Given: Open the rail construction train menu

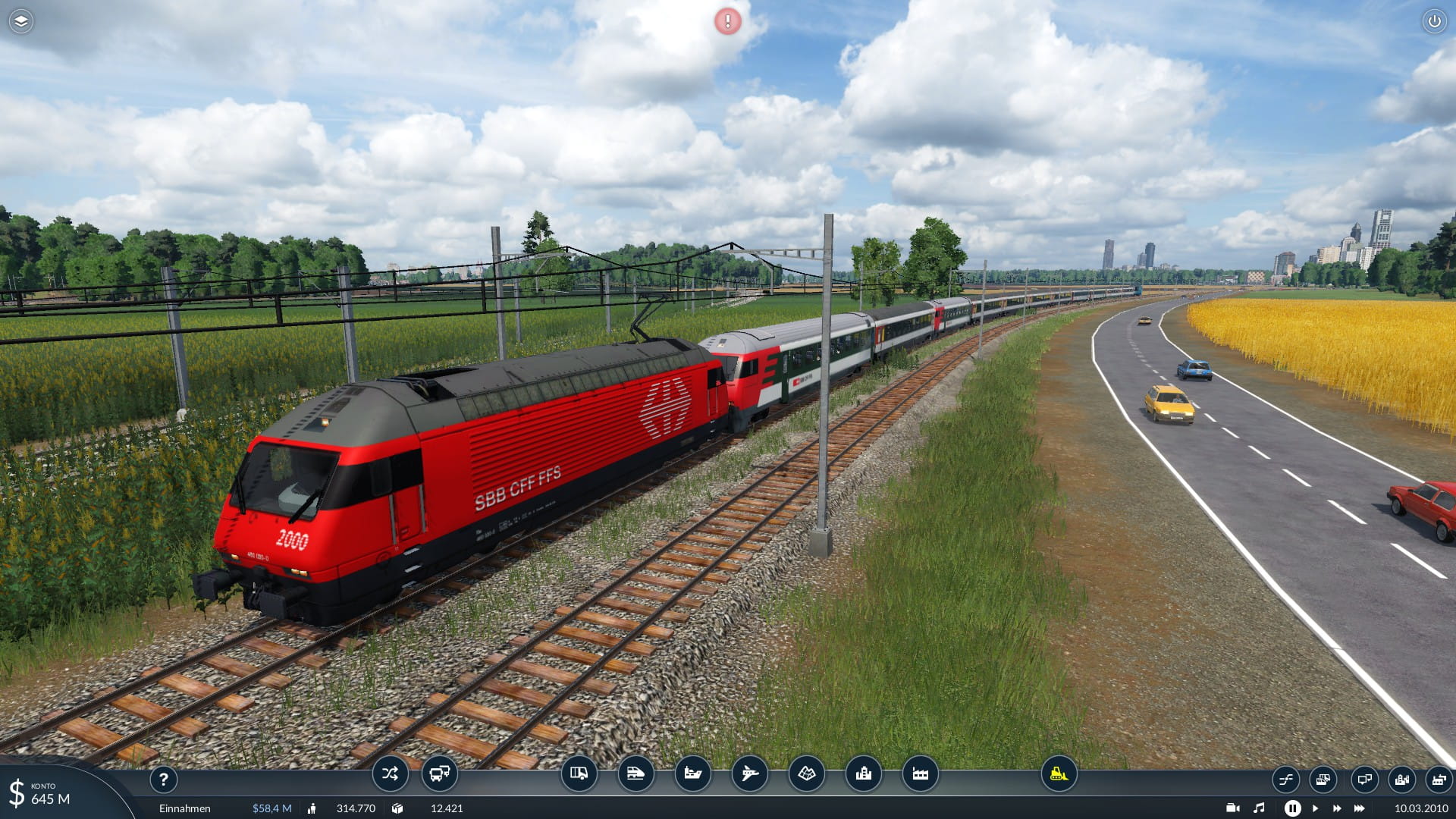Looking at the screenshot, I should point(635,773).
